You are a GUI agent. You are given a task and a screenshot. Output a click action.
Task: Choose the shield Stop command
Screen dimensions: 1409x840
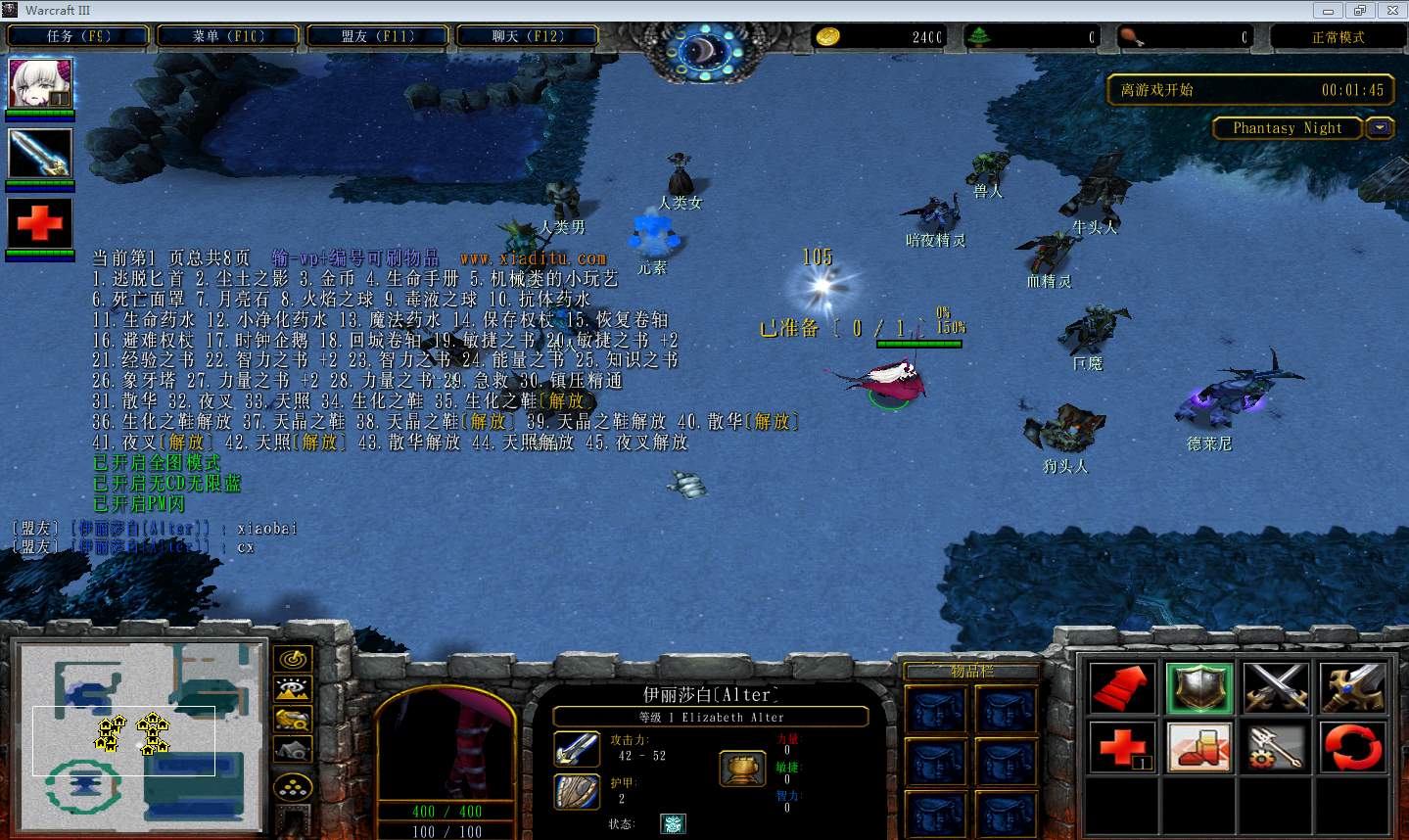[1199, 687]
